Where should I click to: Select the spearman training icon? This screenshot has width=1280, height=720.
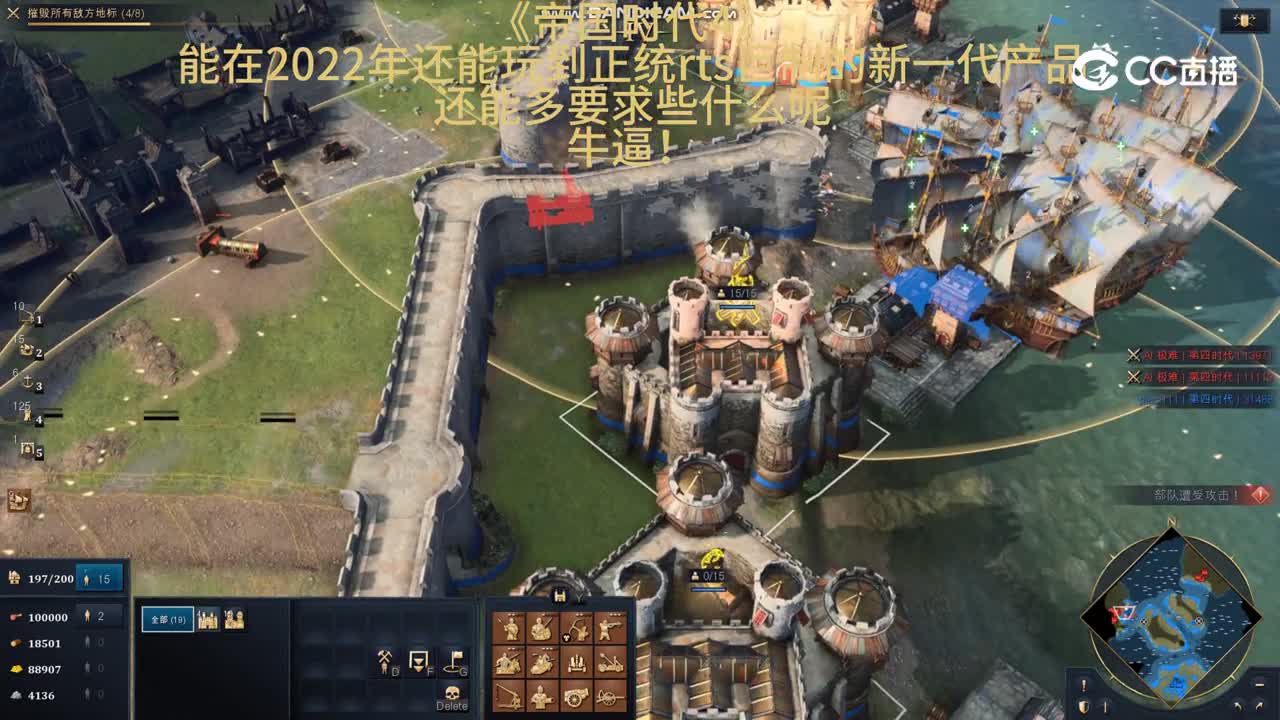coord(509,627)
